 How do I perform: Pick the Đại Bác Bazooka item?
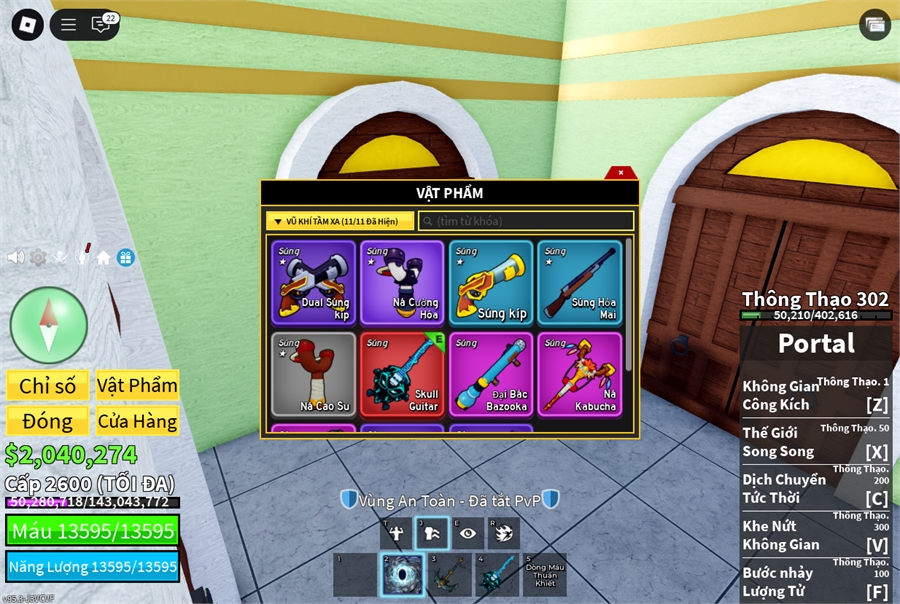click(x=491, y=374)
